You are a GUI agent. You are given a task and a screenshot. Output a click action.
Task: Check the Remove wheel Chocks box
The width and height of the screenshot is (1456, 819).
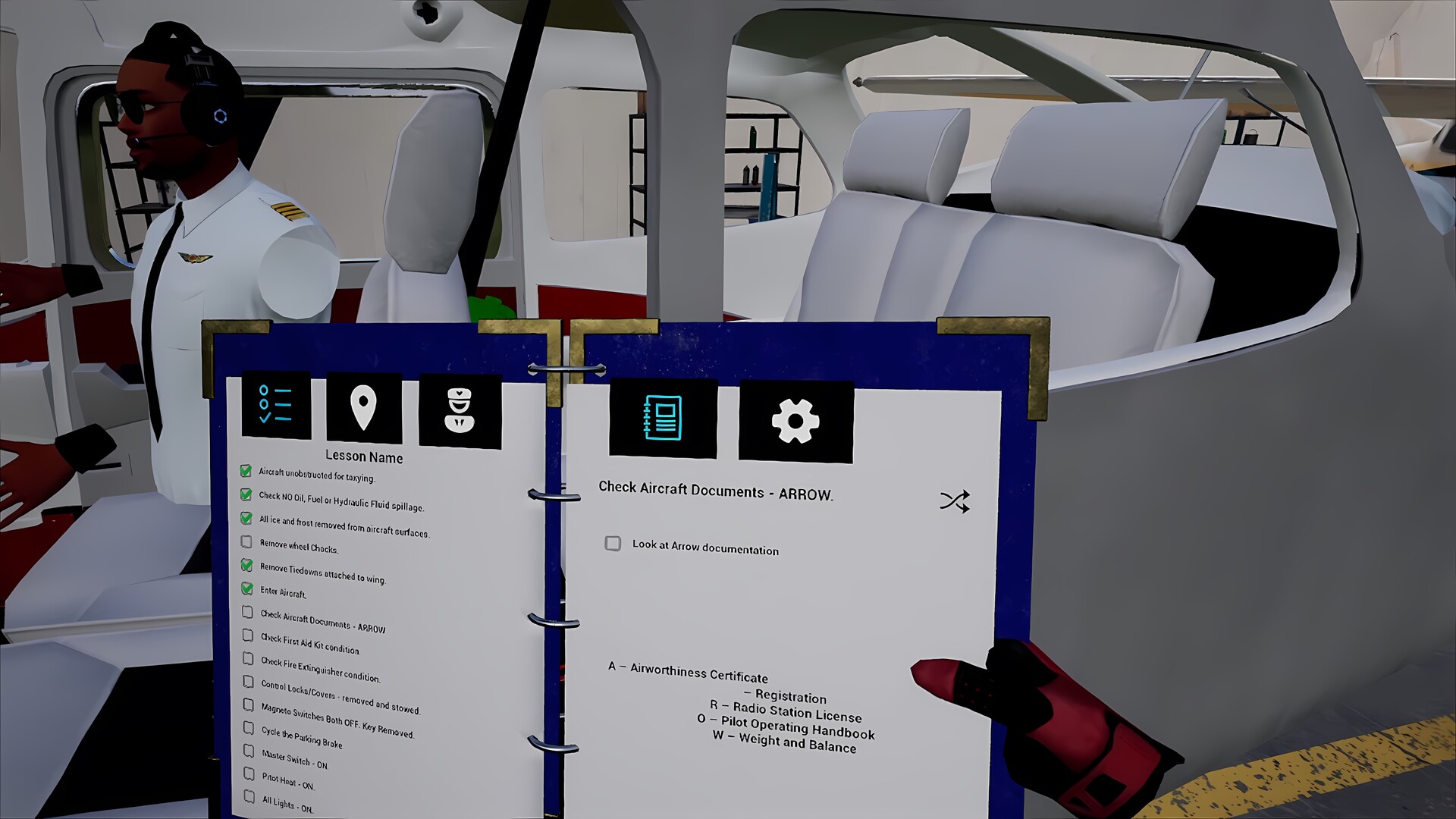(x=246, y=542)
